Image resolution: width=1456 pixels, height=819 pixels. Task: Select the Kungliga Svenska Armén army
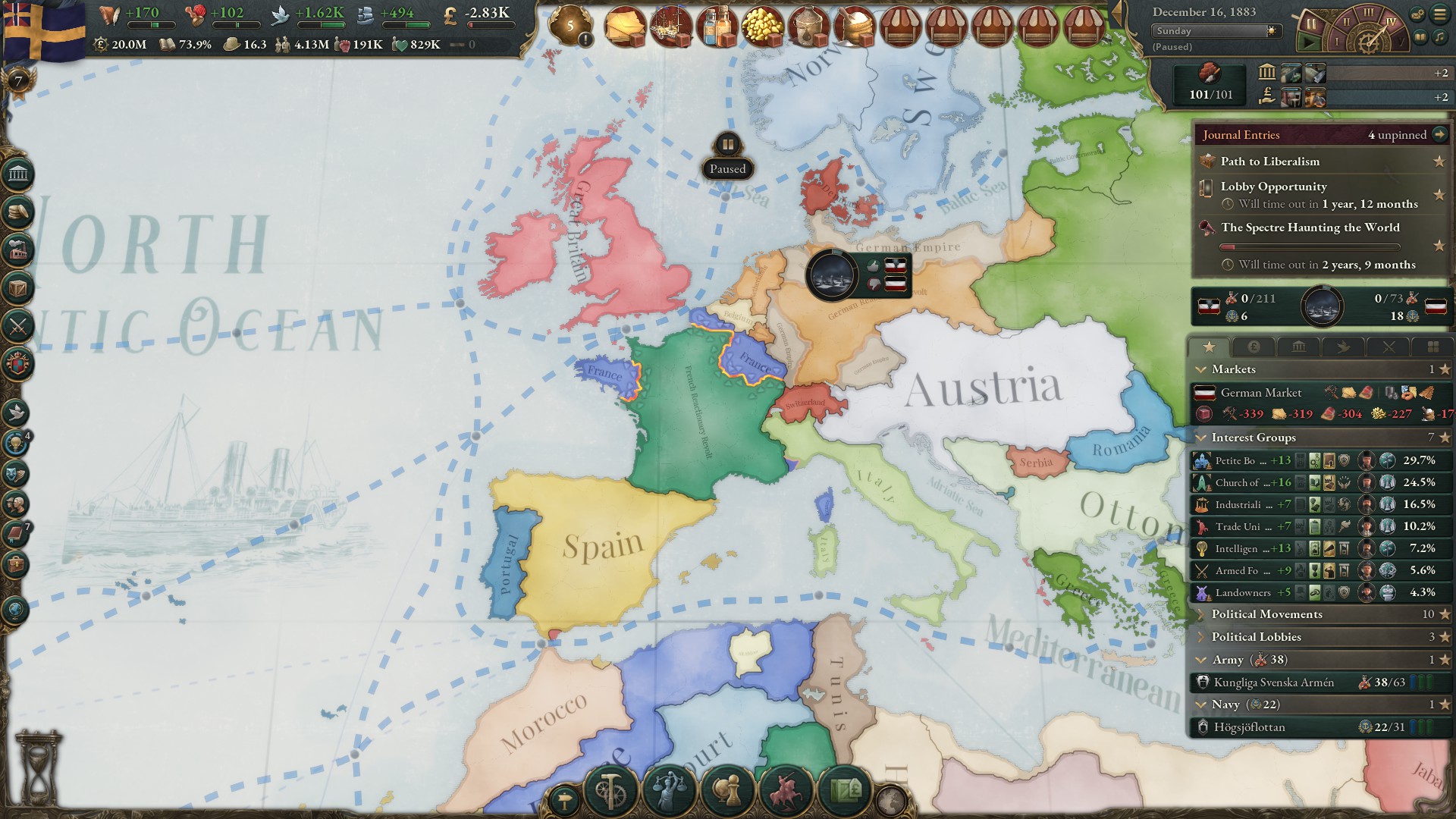pyautogui.click(x=1274, y=682)
